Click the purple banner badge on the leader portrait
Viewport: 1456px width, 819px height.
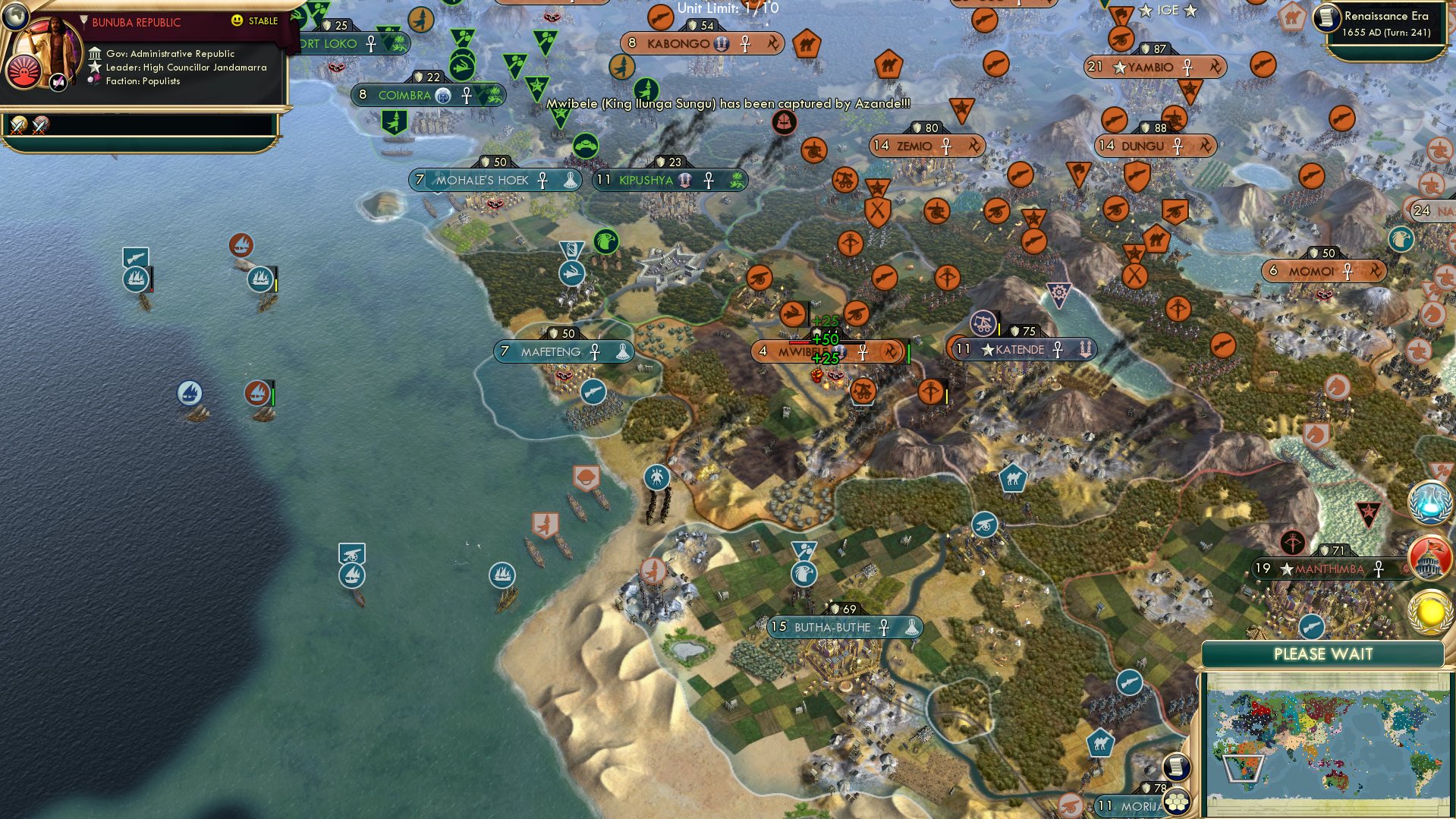point(58,82)
